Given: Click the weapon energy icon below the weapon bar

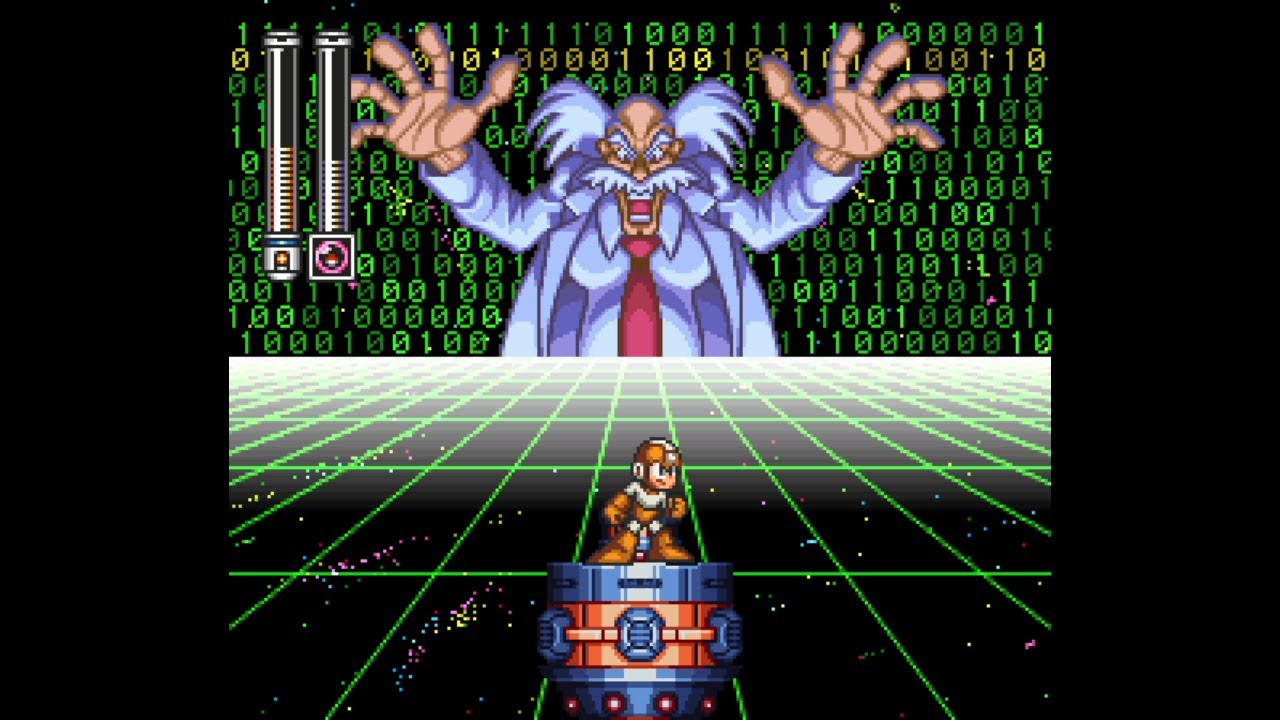Looking at the screenshot, I should point(331,257).
